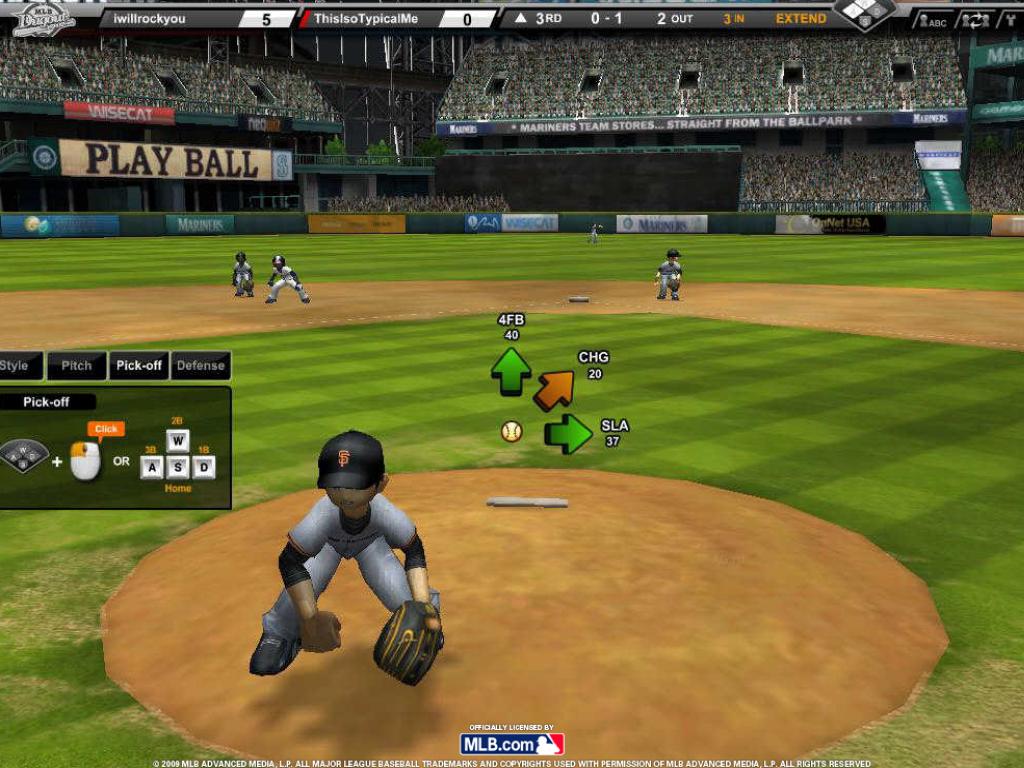1024x768 pixels.
Task: Select the CHG orange diagonal arrow pitch
Action: (554, 390)
